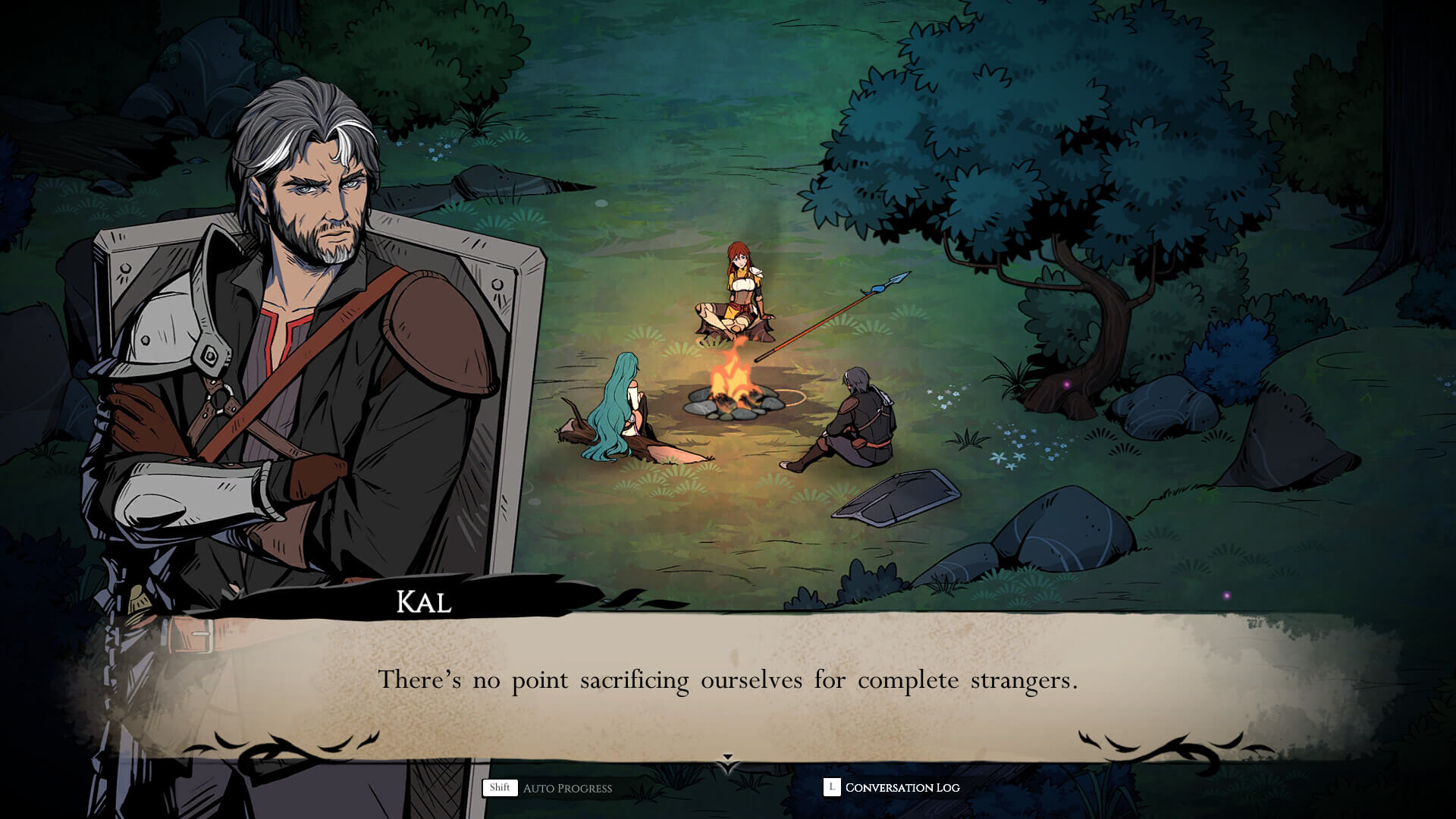Screen dimensions: 1456x819
Task: Click Kal's dialogue text box to continue
Action: pyautogui.click(x=728, y=680)
